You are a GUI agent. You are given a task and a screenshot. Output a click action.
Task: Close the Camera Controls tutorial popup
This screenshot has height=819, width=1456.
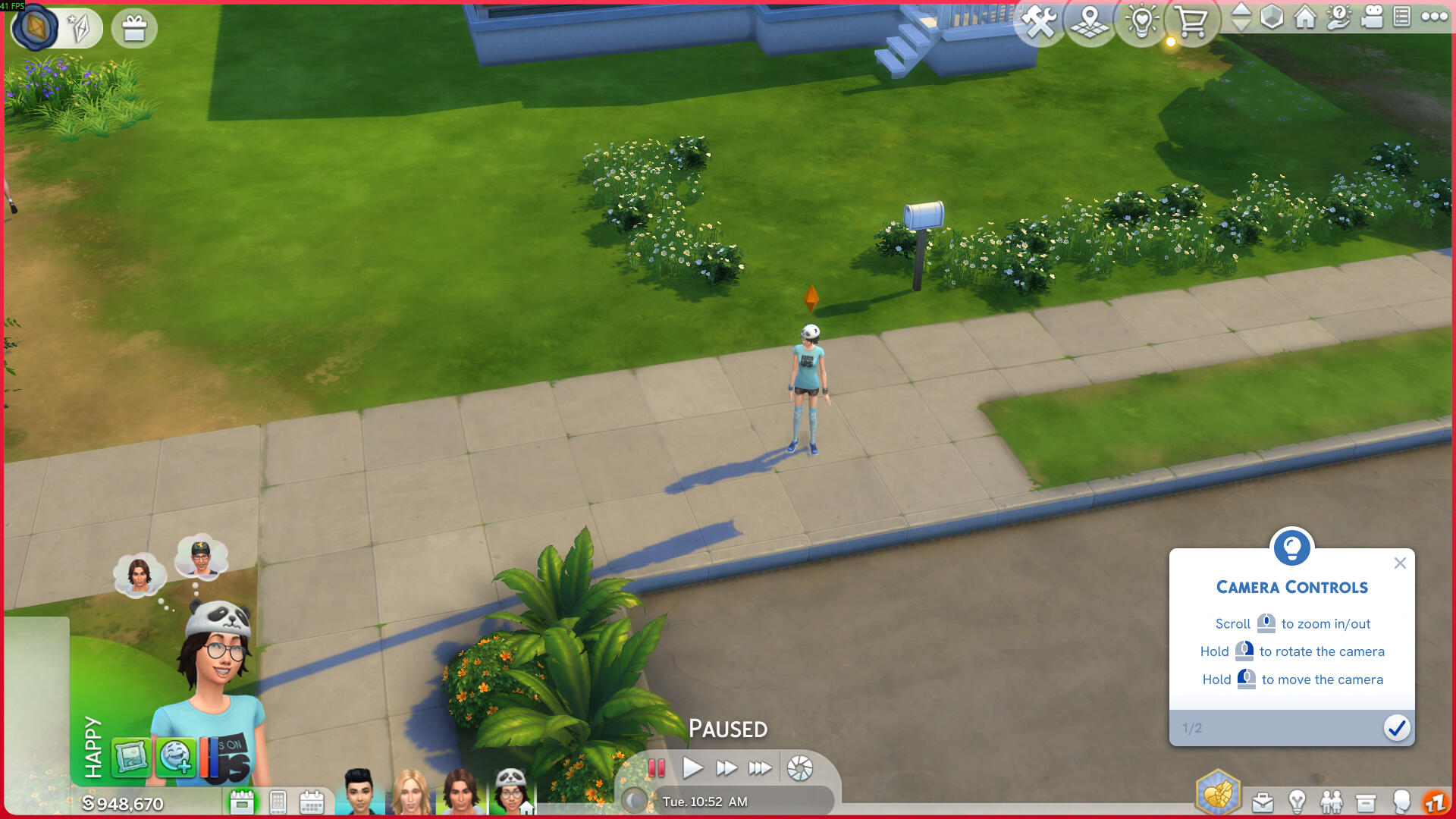1400,563
